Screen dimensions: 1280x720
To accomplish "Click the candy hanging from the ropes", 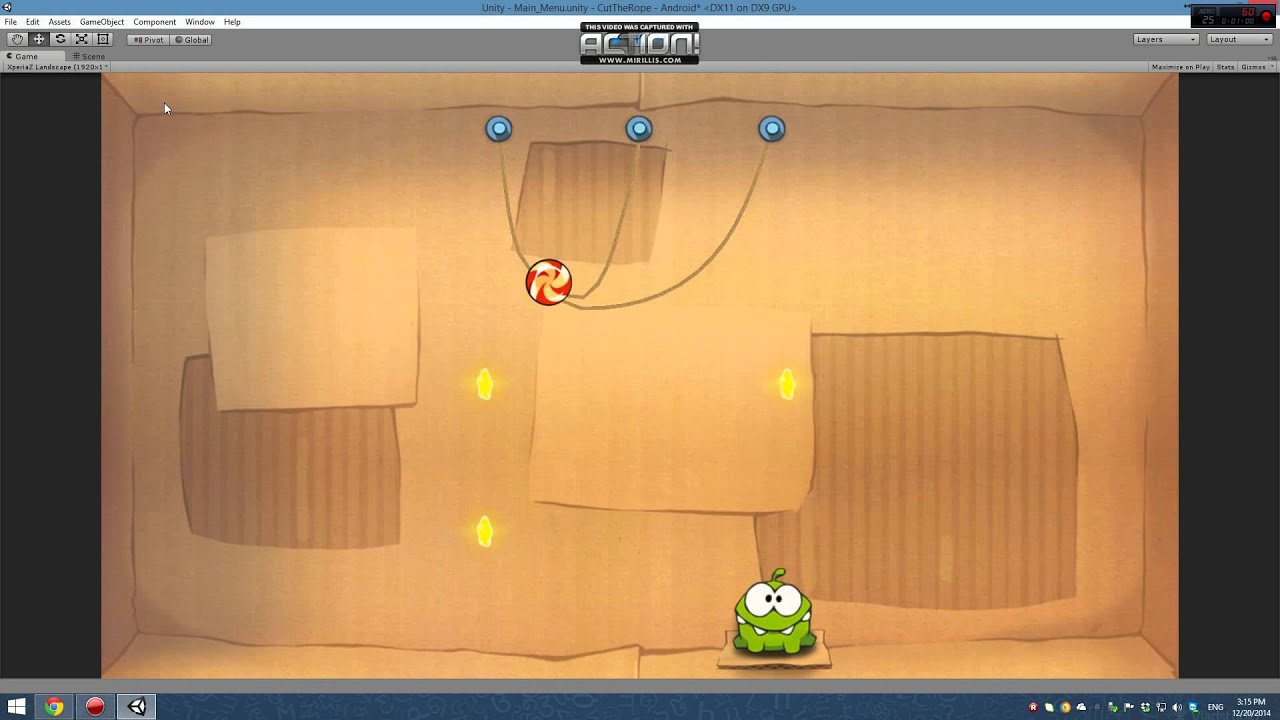I will [549, 282].
